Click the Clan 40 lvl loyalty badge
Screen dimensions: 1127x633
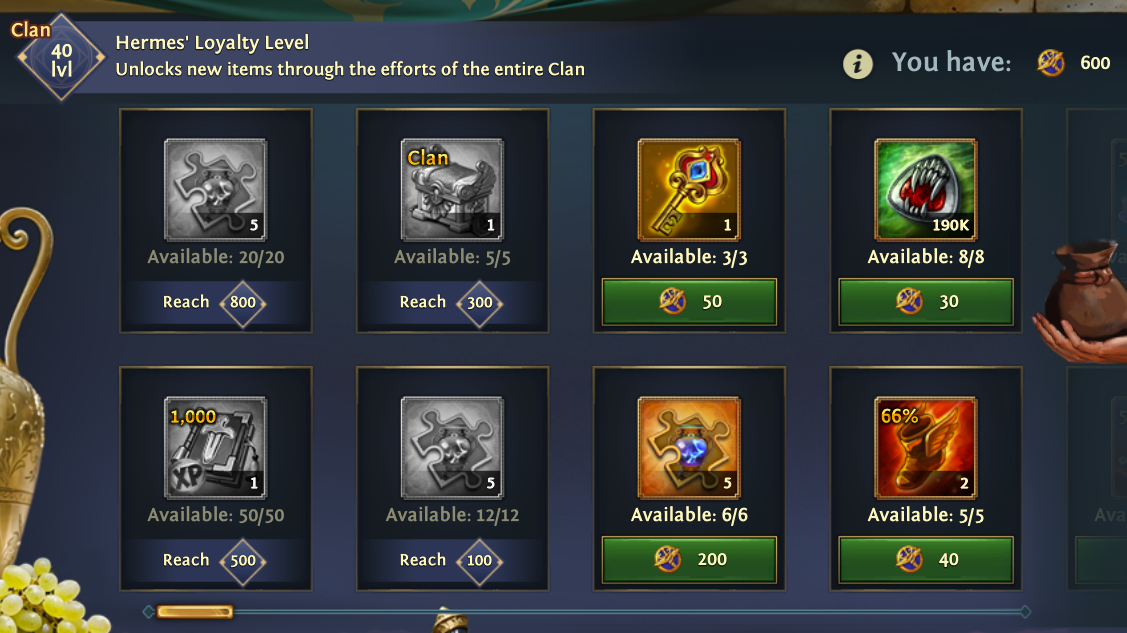(x=61, y=58)
